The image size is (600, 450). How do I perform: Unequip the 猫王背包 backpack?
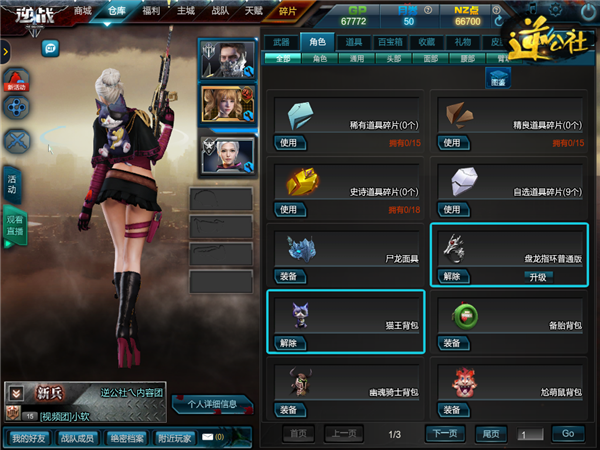pos(288,343)
